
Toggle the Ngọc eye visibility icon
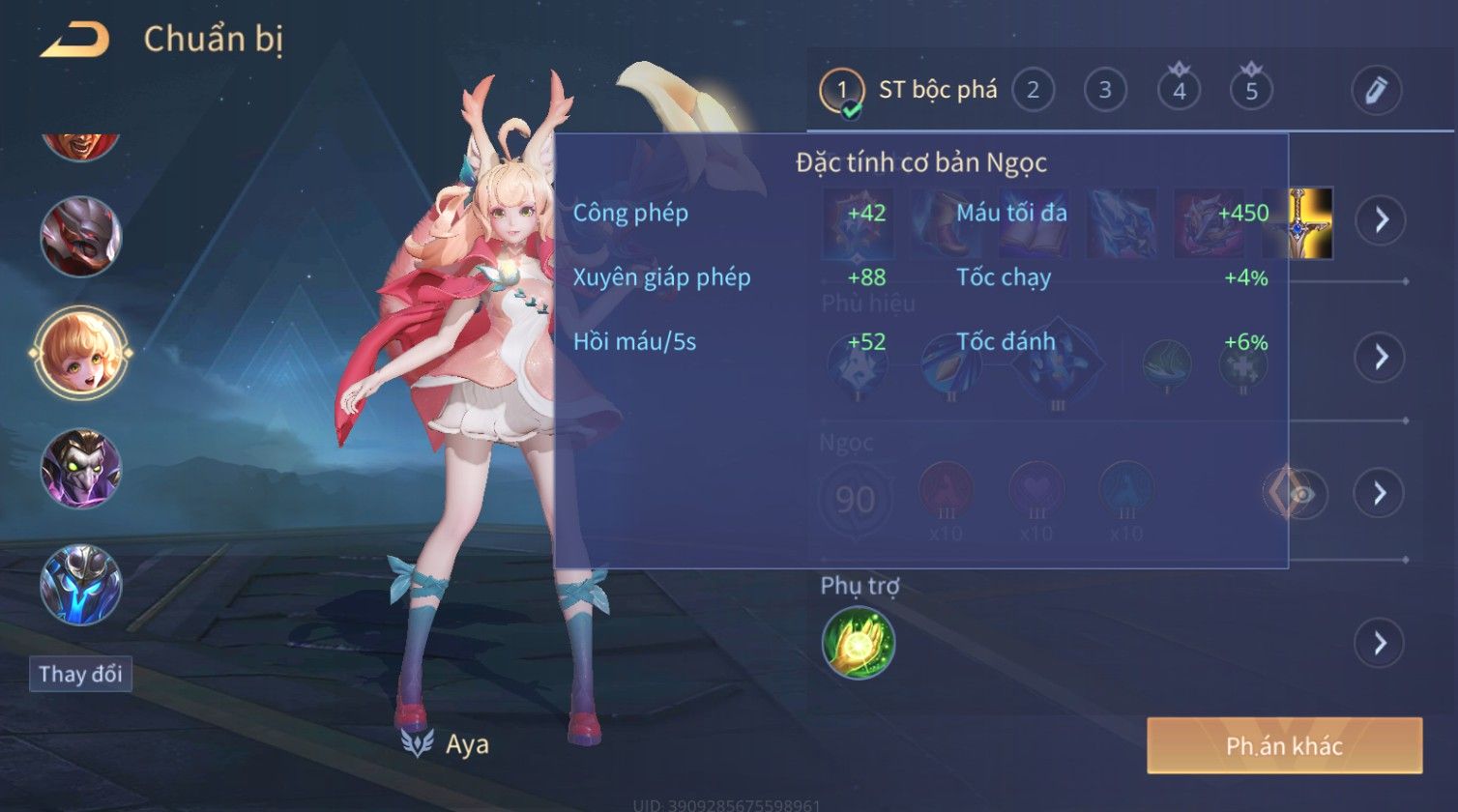(1301, 494)
